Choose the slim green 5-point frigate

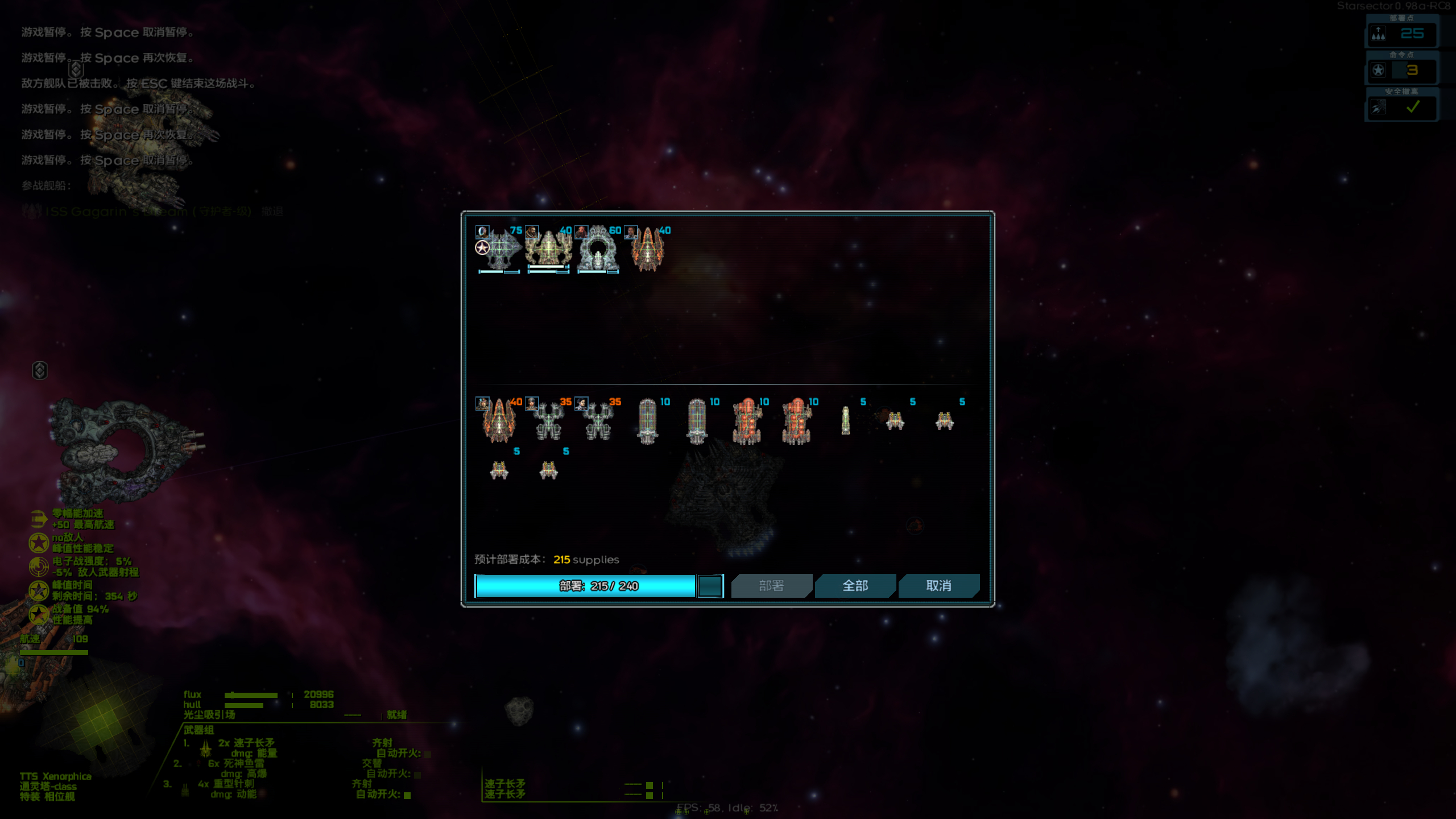(845, 421)
